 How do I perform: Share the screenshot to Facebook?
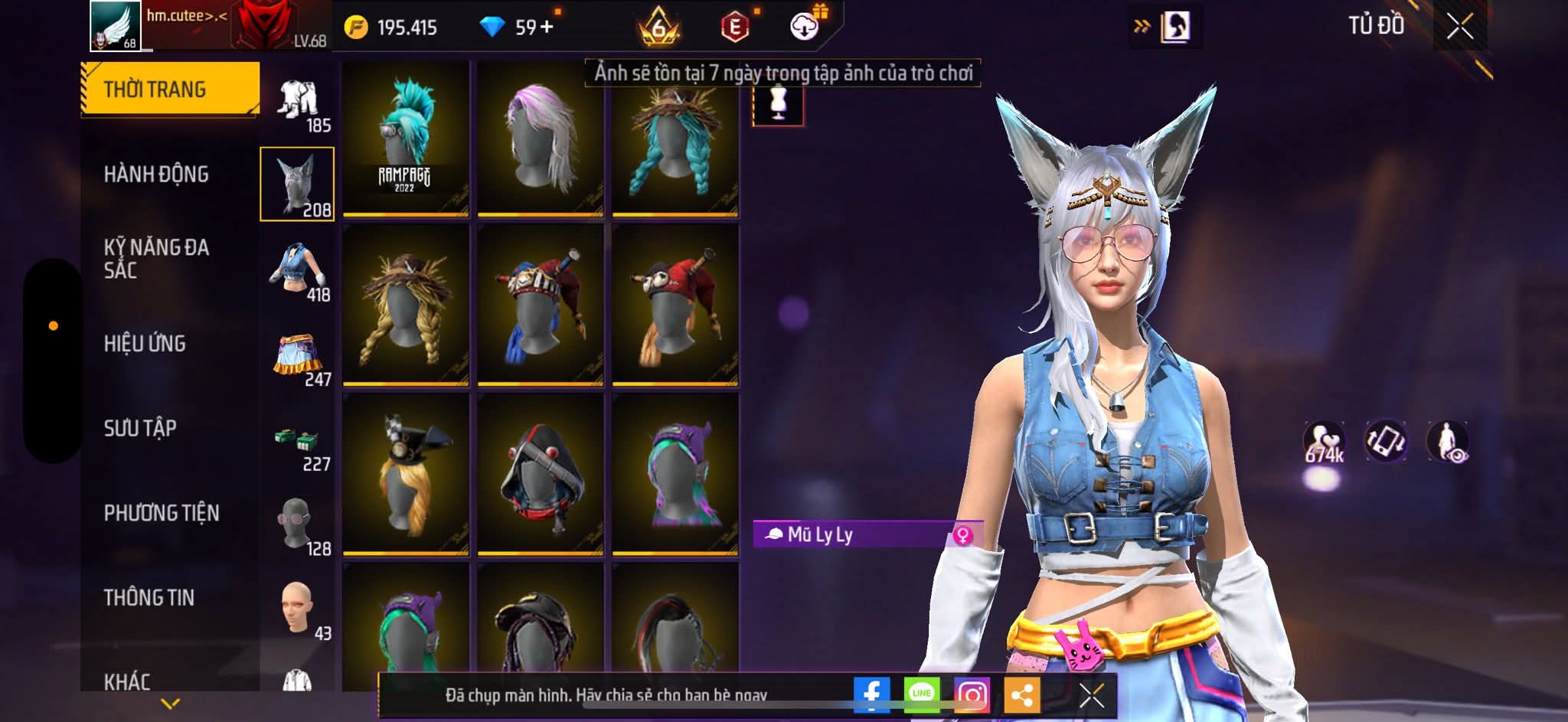tap(871, 694)
